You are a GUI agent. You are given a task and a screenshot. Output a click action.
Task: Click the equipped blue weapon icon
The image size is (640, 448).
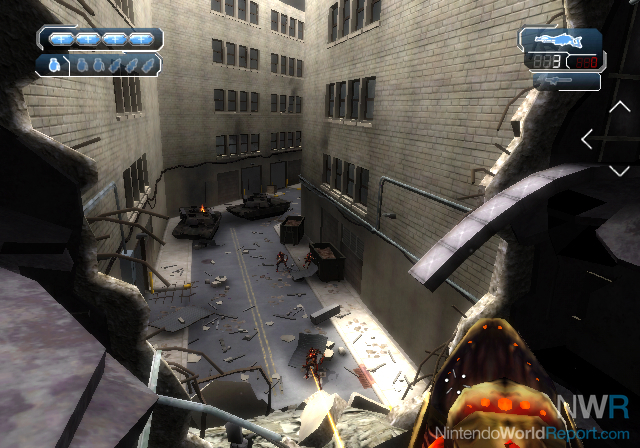pyautogui.click(x=559, y=40)
